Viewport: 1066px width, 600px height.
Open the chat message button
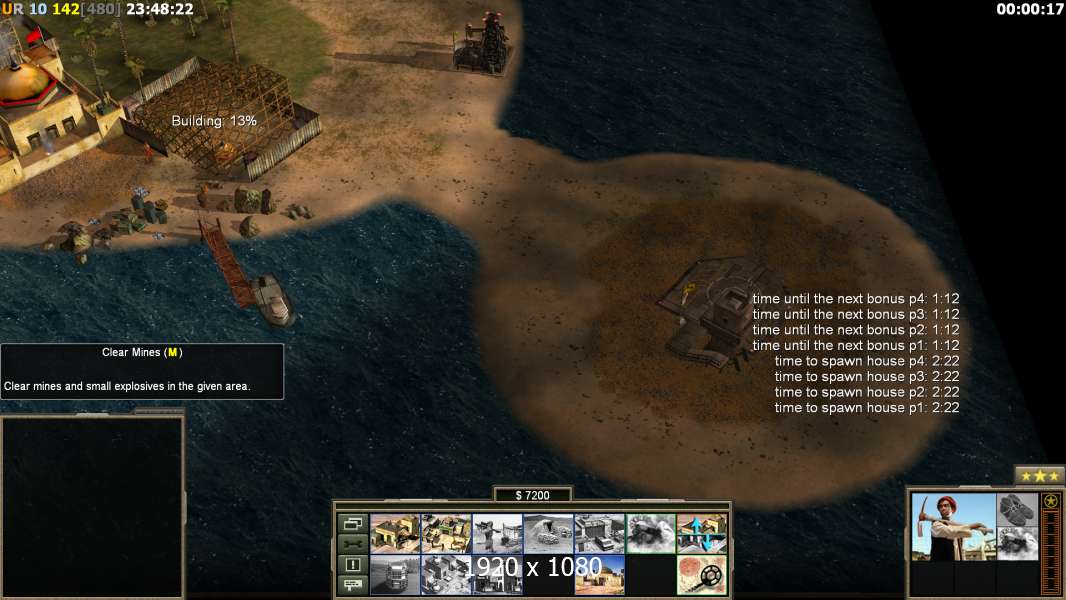pos(352,585)
